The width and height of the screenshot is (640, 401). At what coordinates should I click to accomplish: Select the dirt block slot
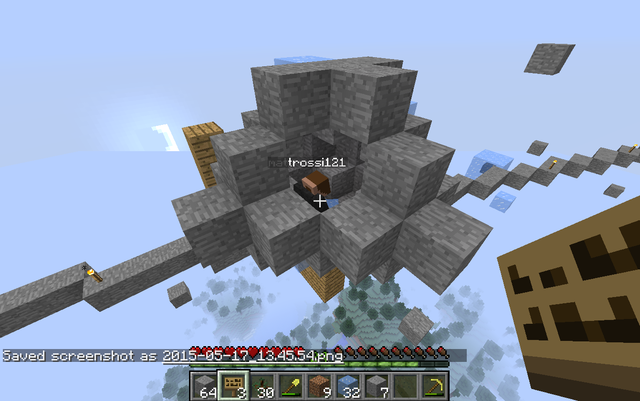pos(320,383)
